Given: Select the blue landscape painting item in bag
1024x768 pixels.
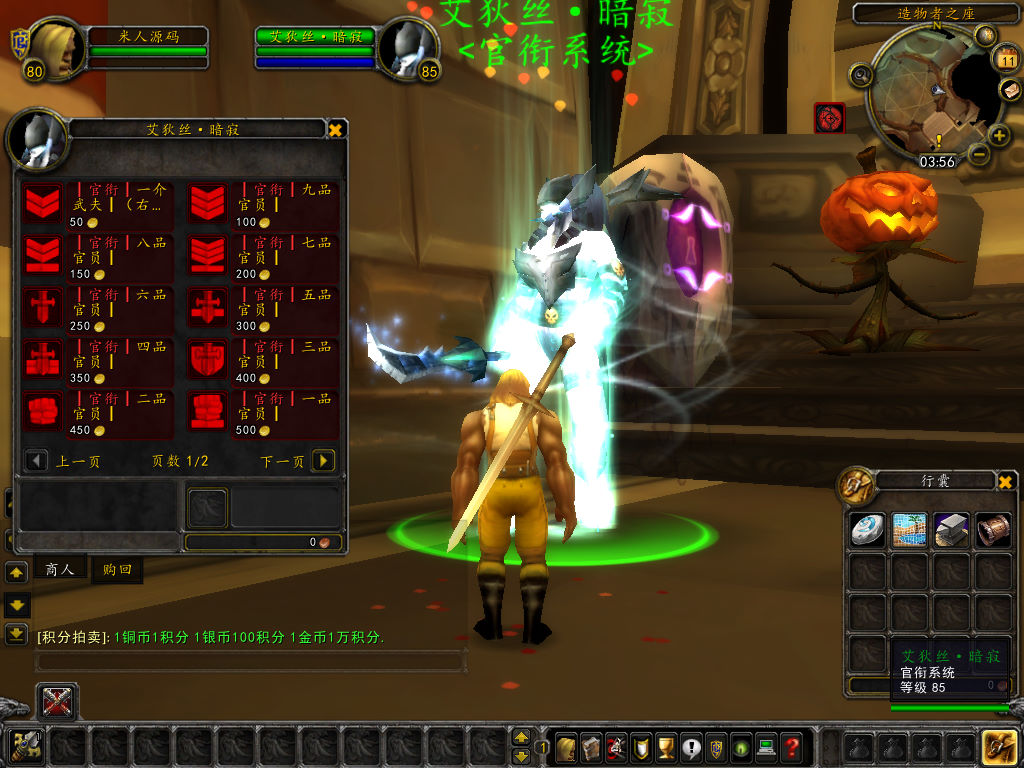Looking at the screenshot, I should pos(909,530).
